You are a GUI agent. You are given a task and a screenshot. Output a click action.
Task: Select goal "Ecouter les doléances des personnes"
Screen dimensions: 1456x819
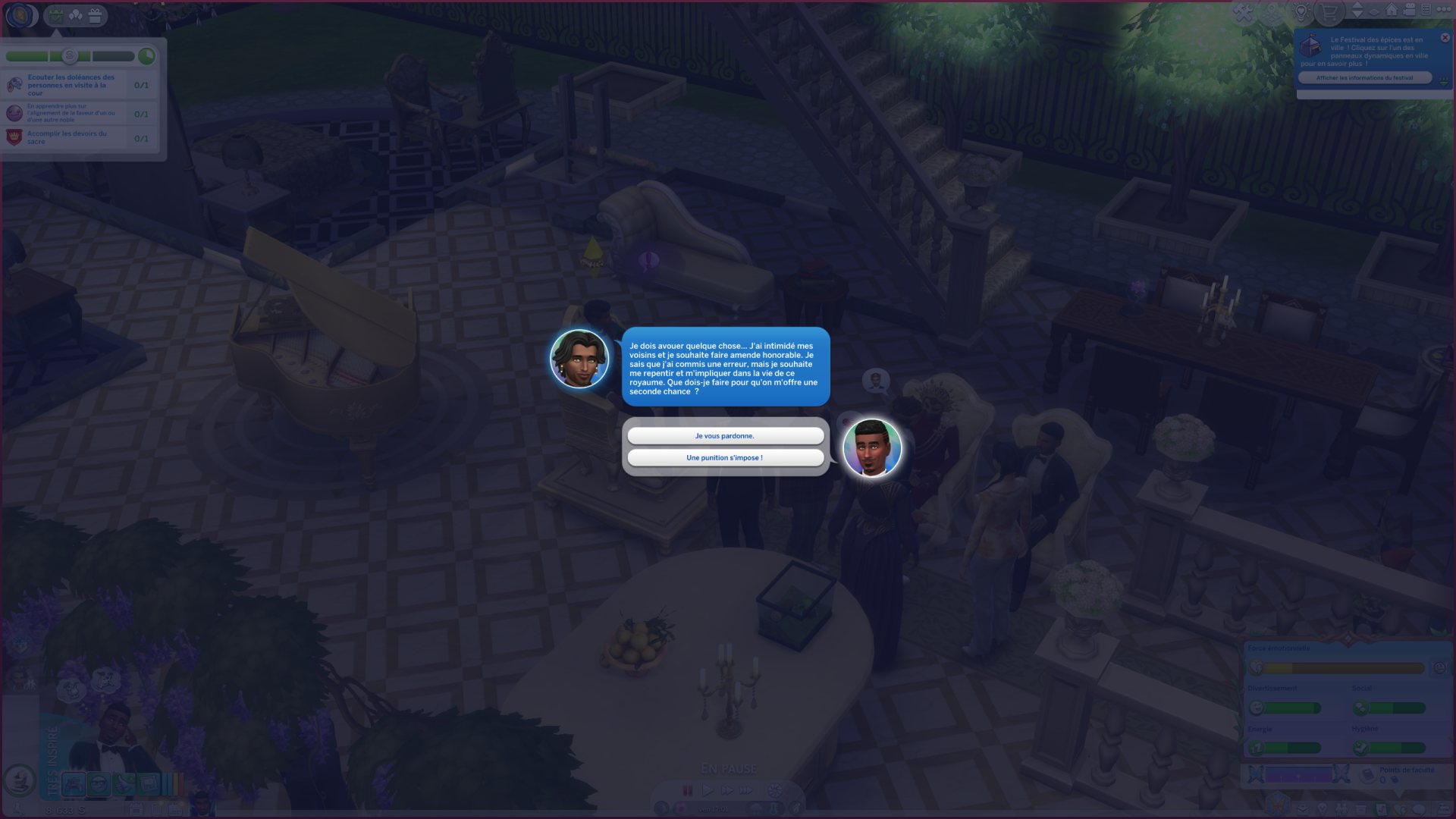click(x=71, y=85)
